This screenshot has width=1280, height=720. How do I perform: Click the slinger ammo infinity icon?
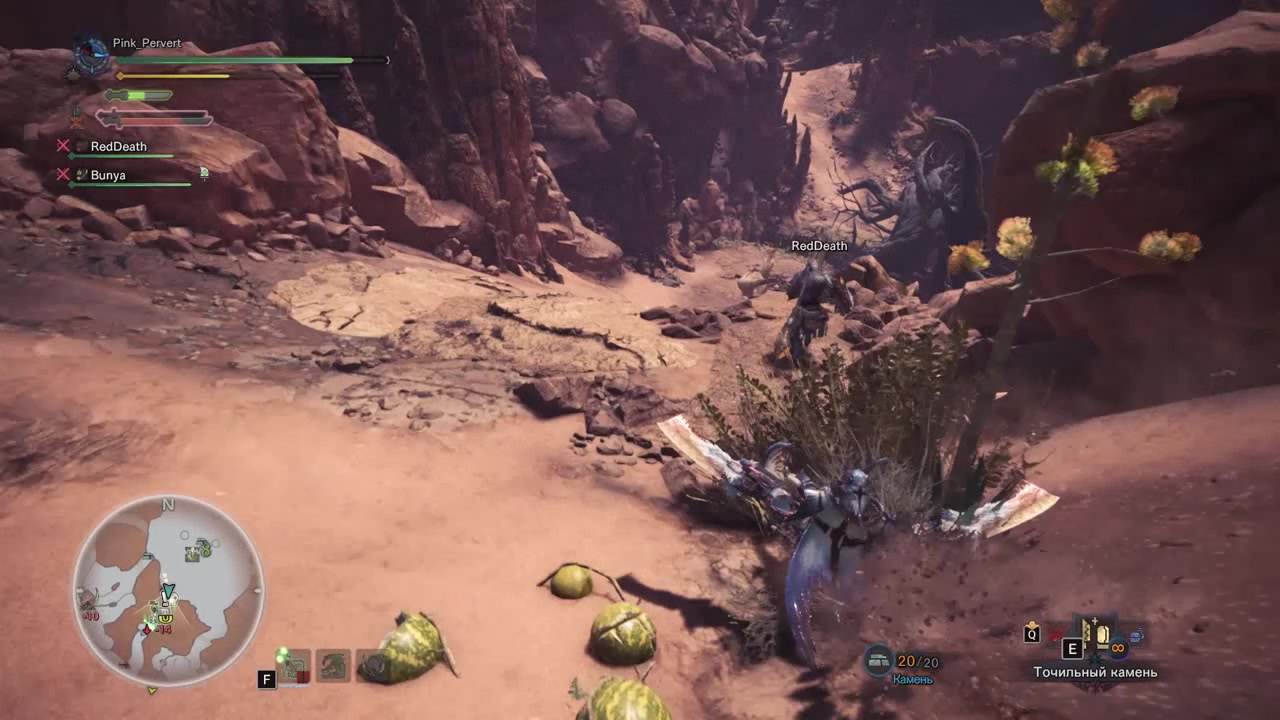click(1118, 648)
